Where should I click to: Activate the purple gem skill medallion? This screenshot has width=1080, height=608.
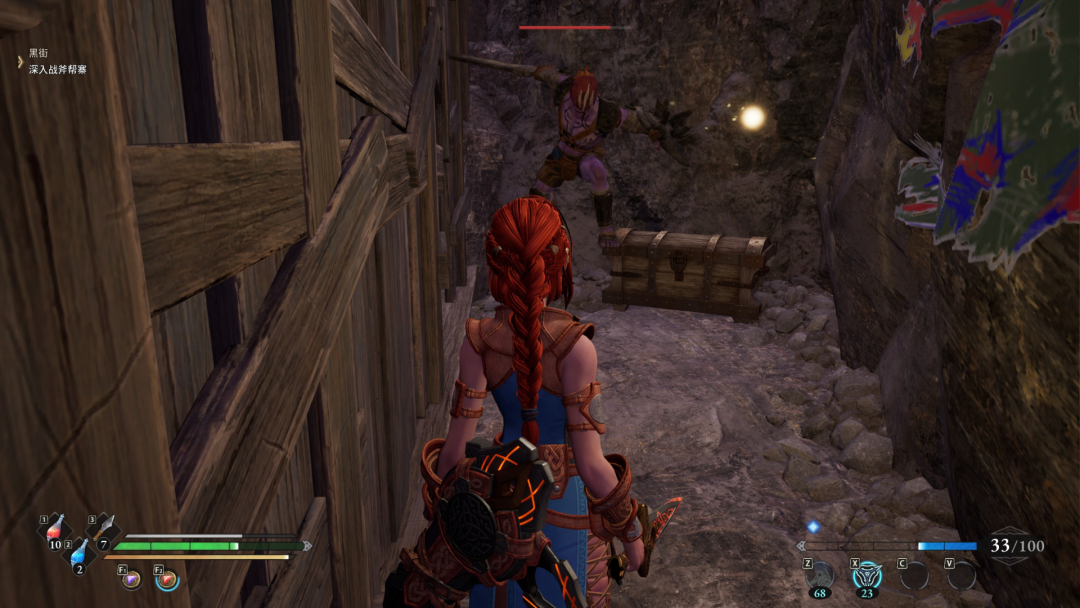pyautogui.click(x=132, y=579)
